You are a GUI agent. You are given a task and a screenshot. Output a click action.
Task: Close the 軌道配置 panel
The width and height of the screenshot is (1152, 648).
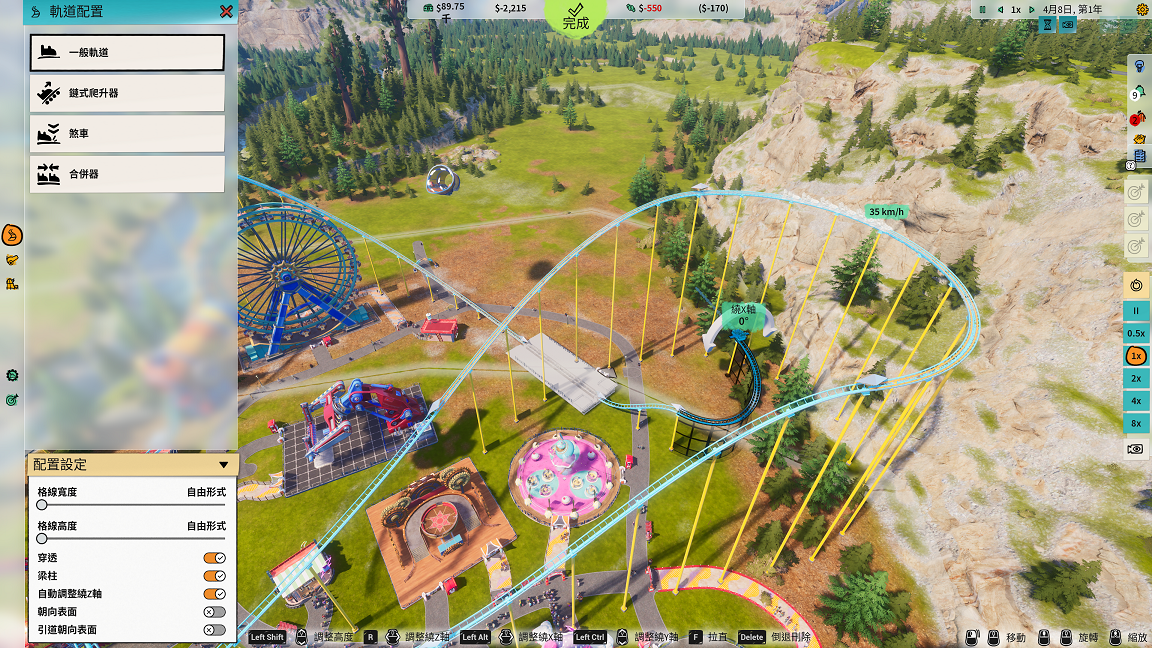(x=227, y=12)
